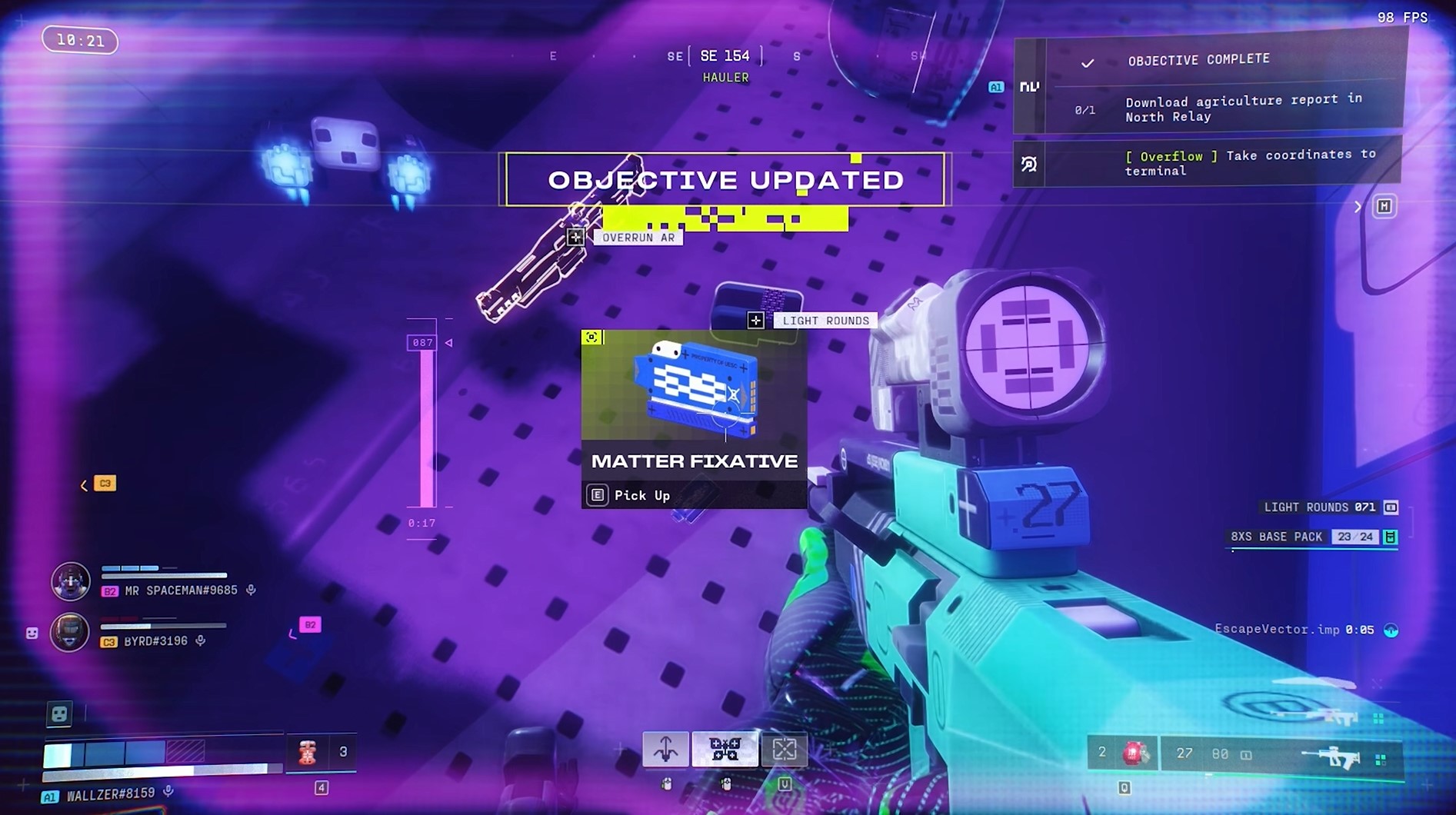
Task: Click the assault rifle icon in the weapon bar
Action: click(x=1335, y=756)
